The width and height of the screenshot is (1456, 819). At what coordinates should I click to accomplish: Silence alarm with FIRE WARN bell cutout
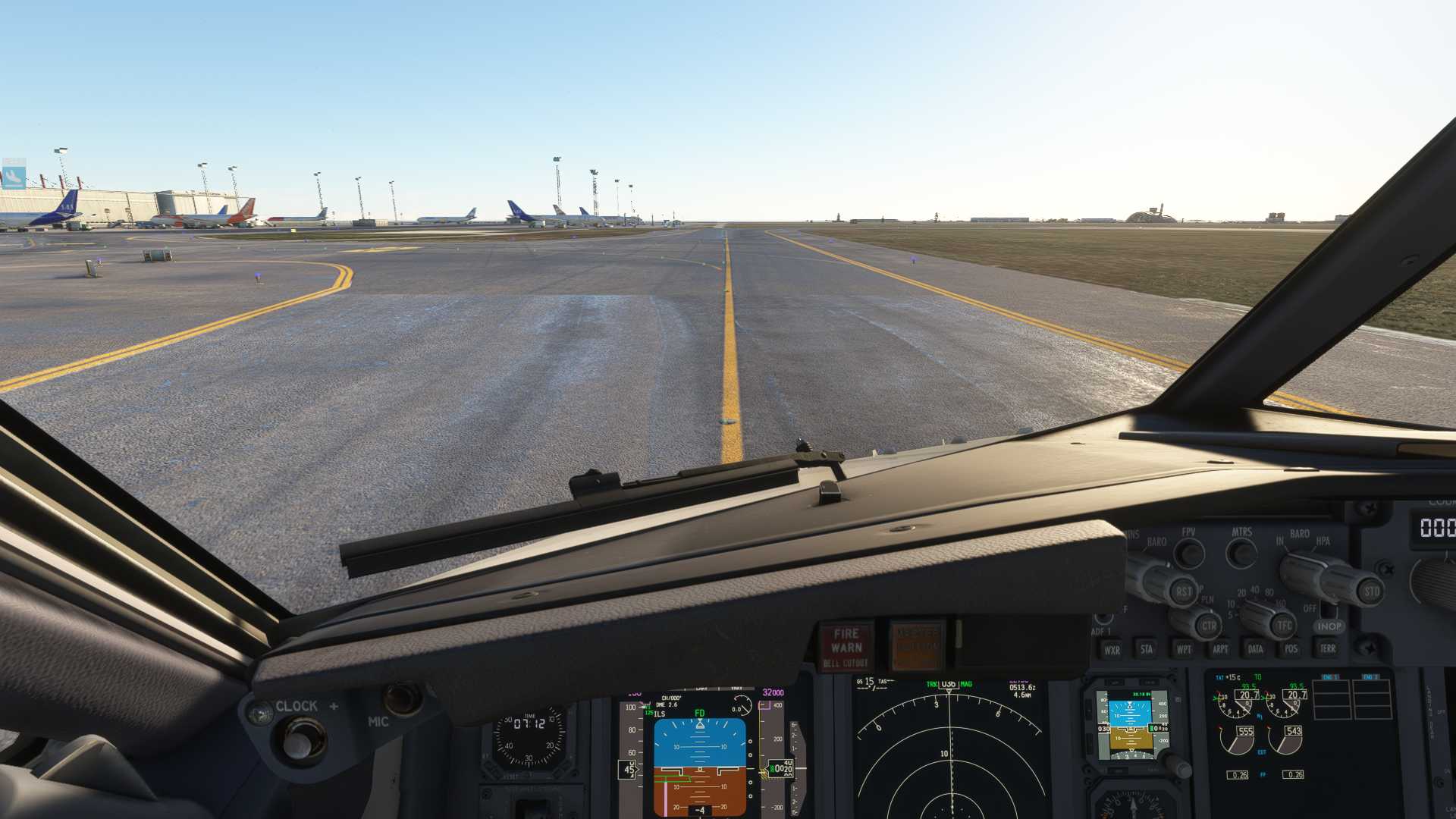pos(846,646)
